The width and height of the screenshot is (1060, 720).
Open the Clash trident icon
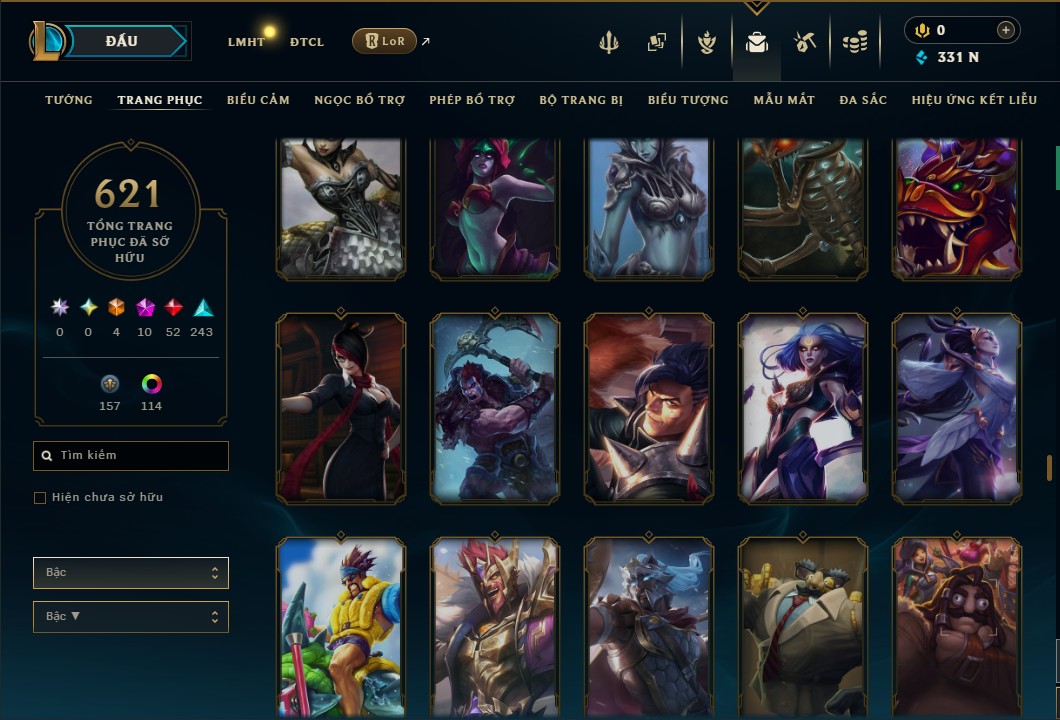(x=609, y=42)
